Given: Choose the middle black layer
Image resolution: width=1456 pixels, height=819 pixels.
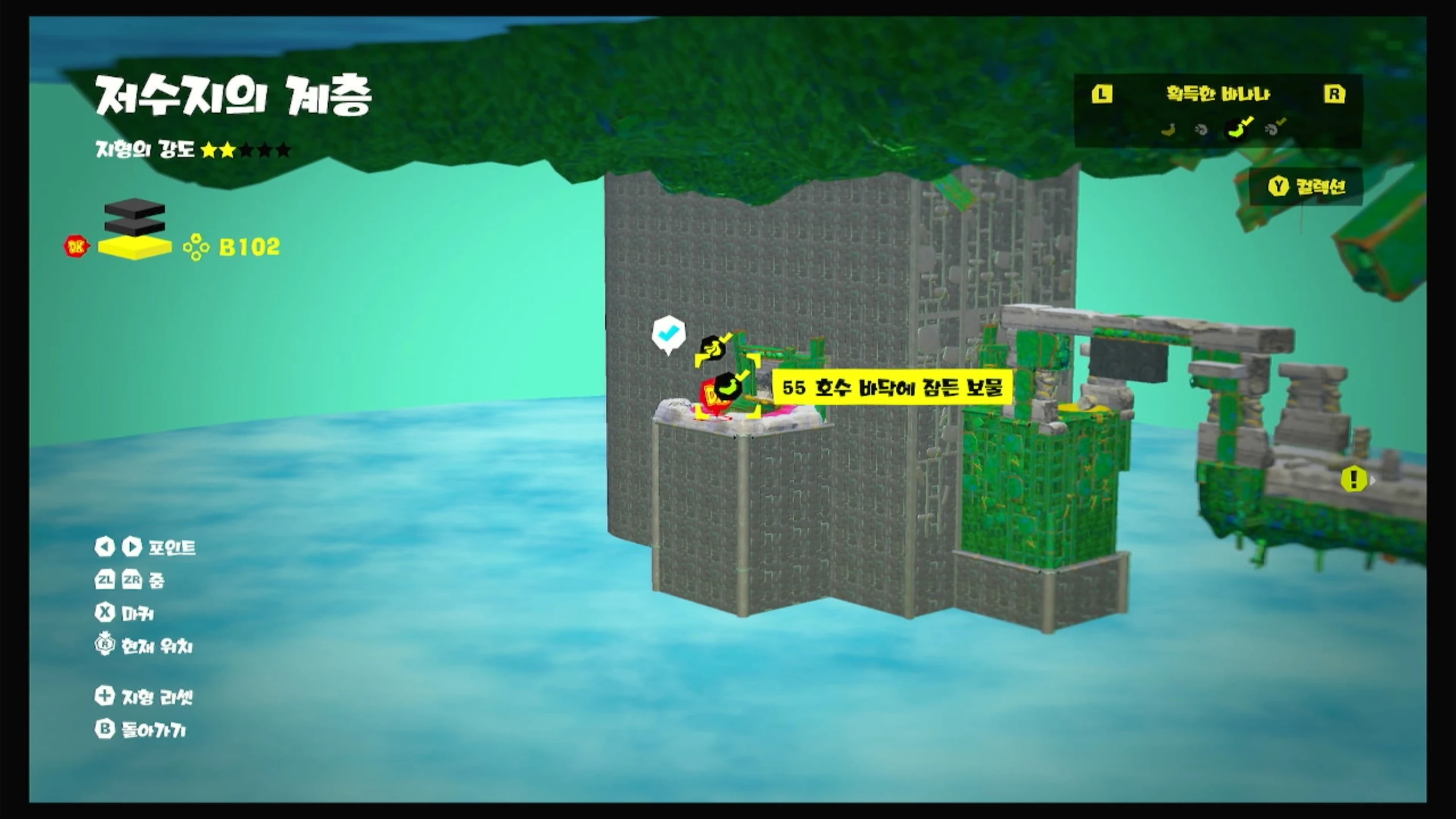Looking at the screenshot, I should (135, 226).
